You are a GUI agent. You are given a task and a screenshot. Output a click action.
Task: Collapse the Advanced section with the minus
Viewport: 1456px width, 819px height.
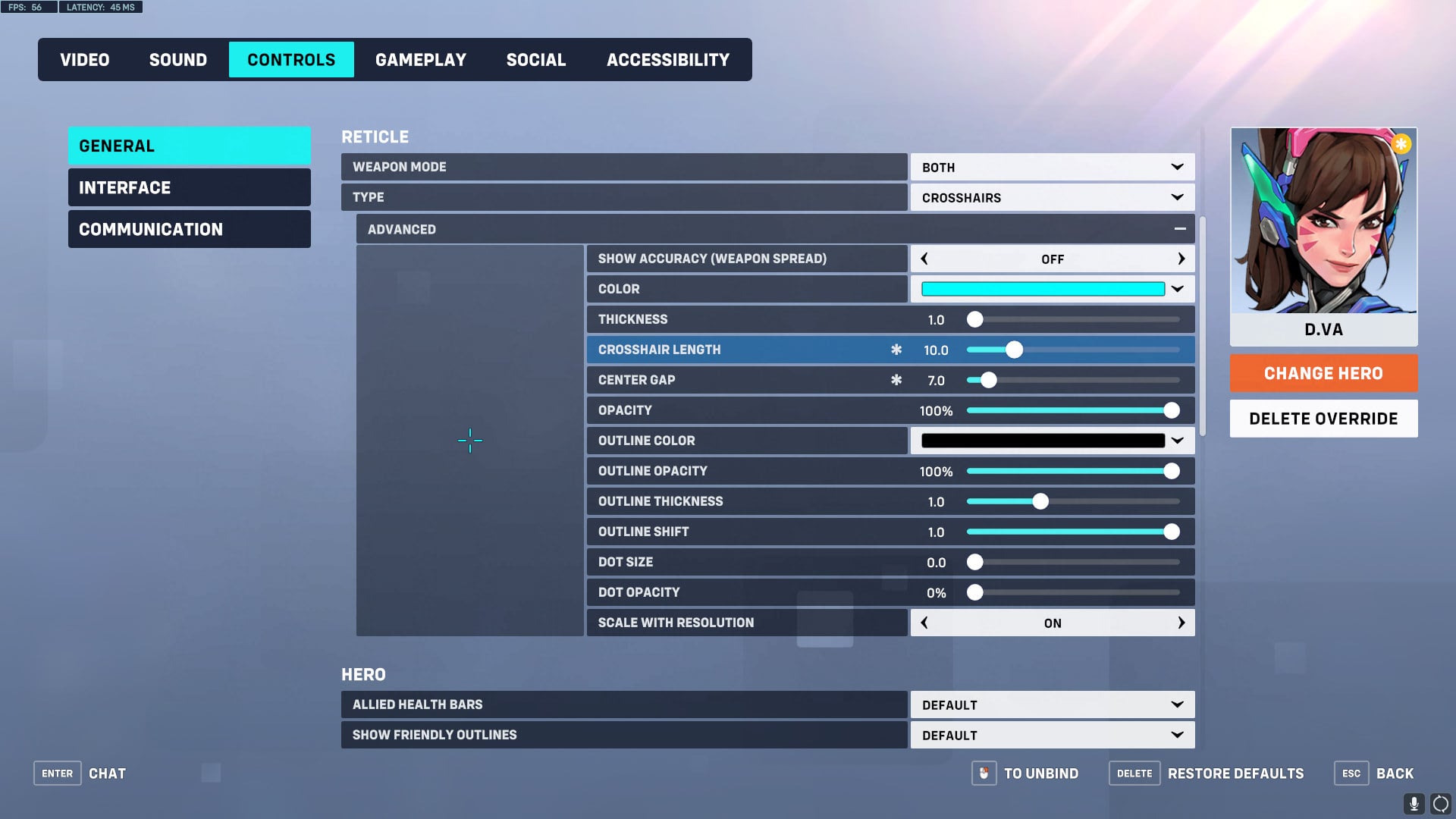coord(1180,228)
